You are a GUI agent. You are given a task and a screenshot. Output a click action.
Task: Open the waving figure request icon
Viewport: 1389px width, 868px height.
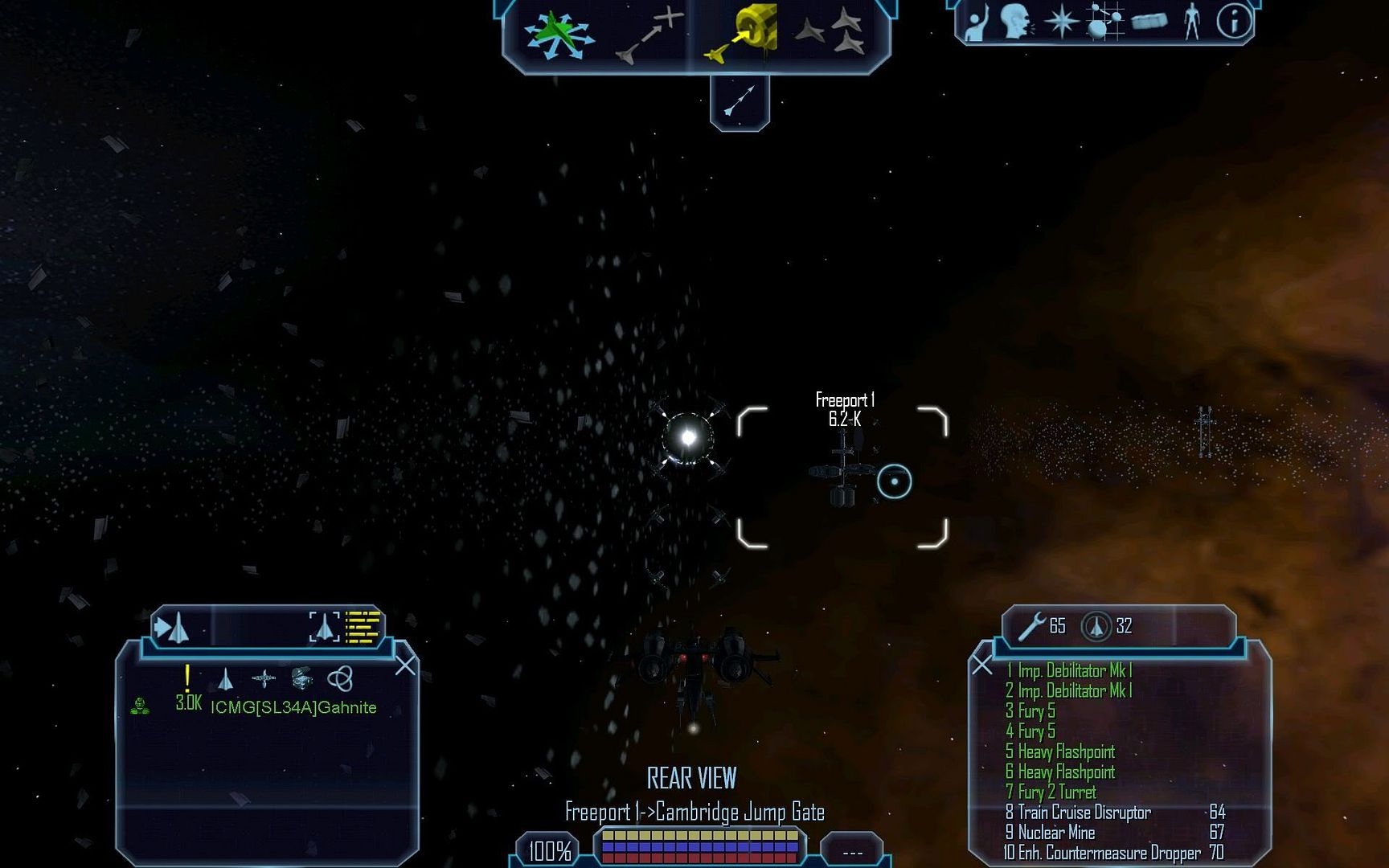[x=976, y=22]
